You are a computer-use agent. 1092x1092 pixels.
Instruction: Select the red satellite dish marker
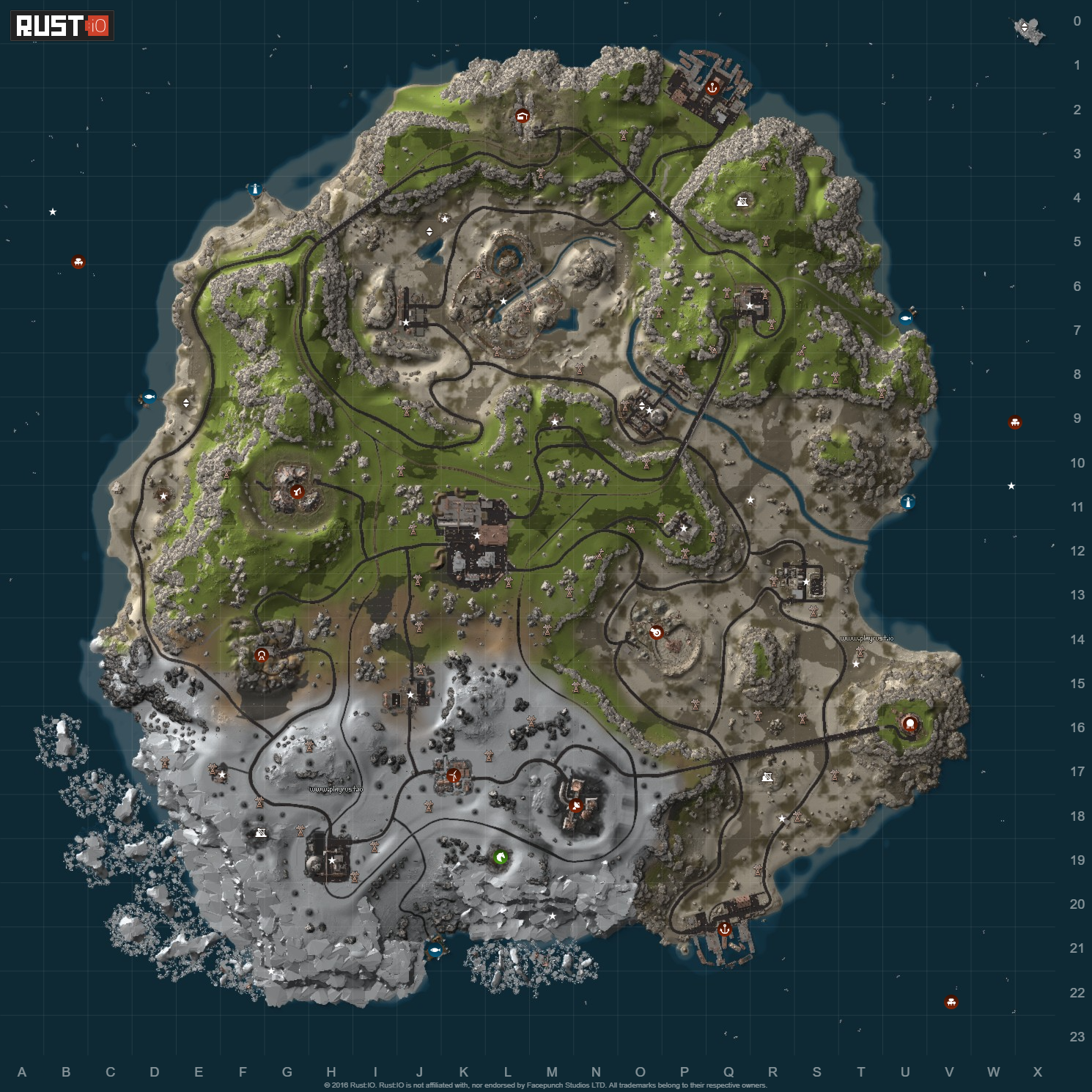point(575,806)
